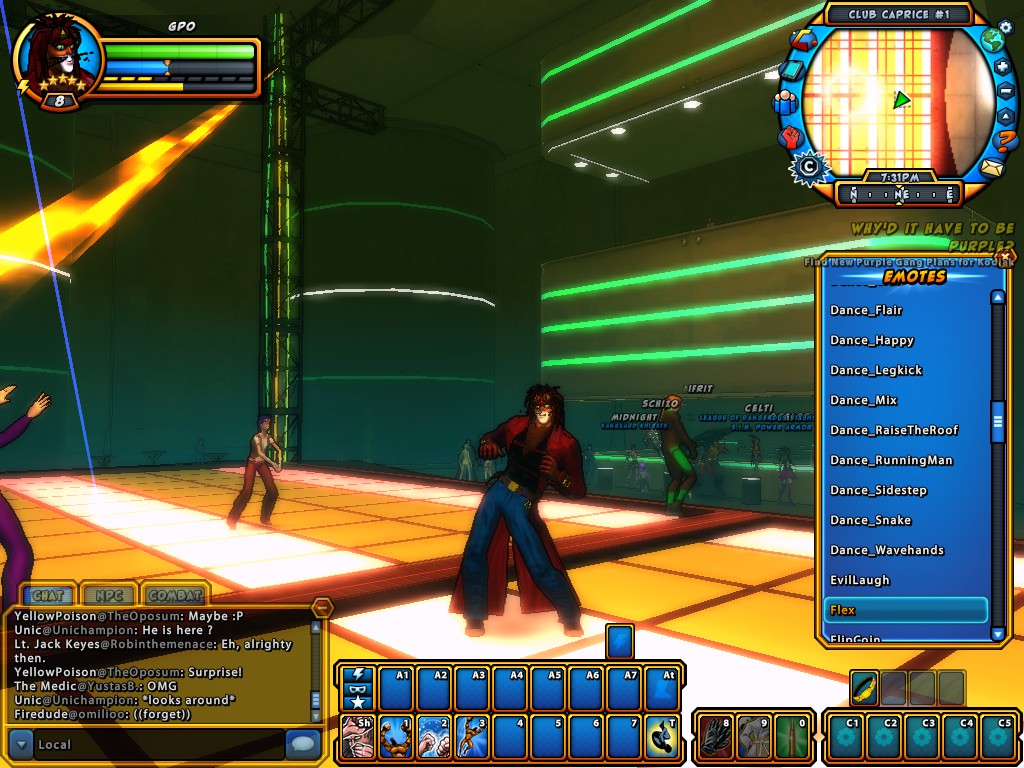Open the social people icon beside minimap
1024x768 pixels.
tap(784, 102)
